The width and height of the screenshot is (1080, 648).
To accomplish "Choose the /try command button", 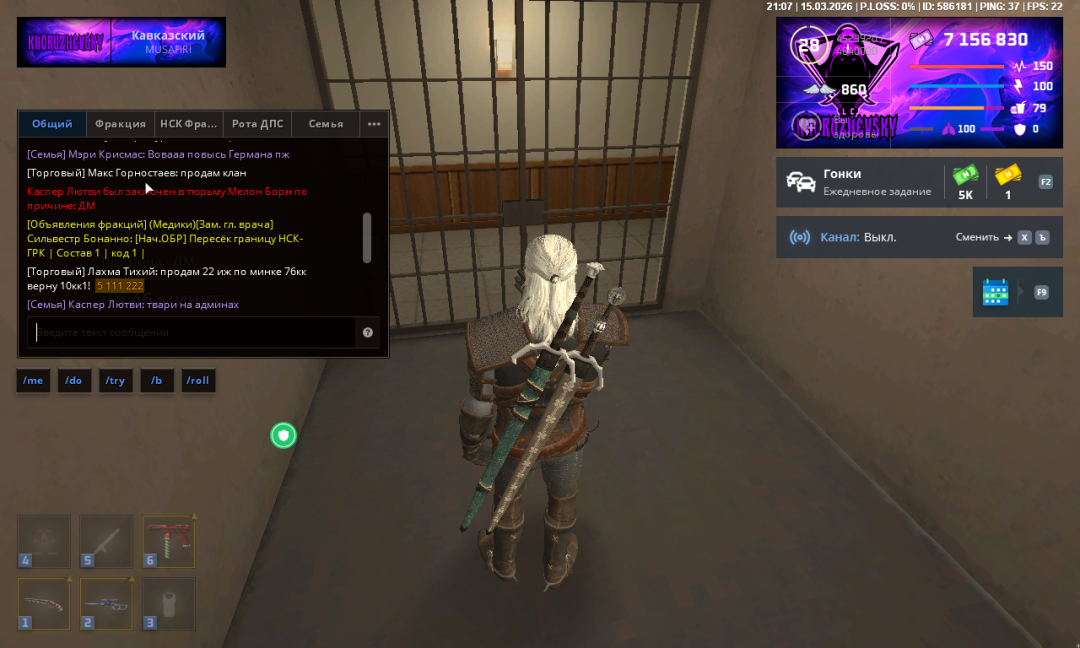I will click(115, 381).
